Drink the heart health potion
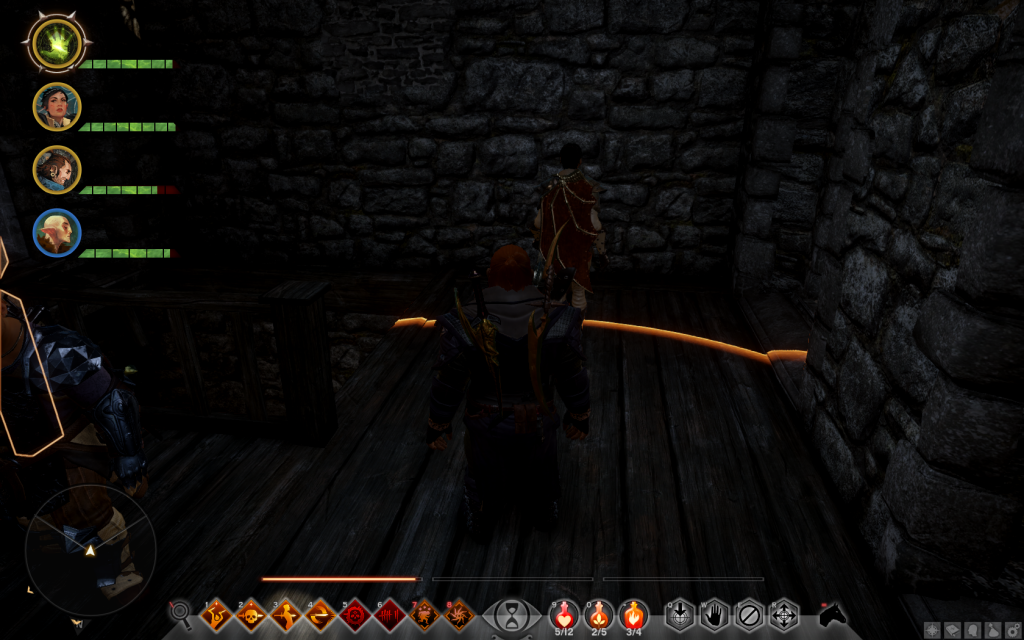1024x640 pixels. point(563,613)
